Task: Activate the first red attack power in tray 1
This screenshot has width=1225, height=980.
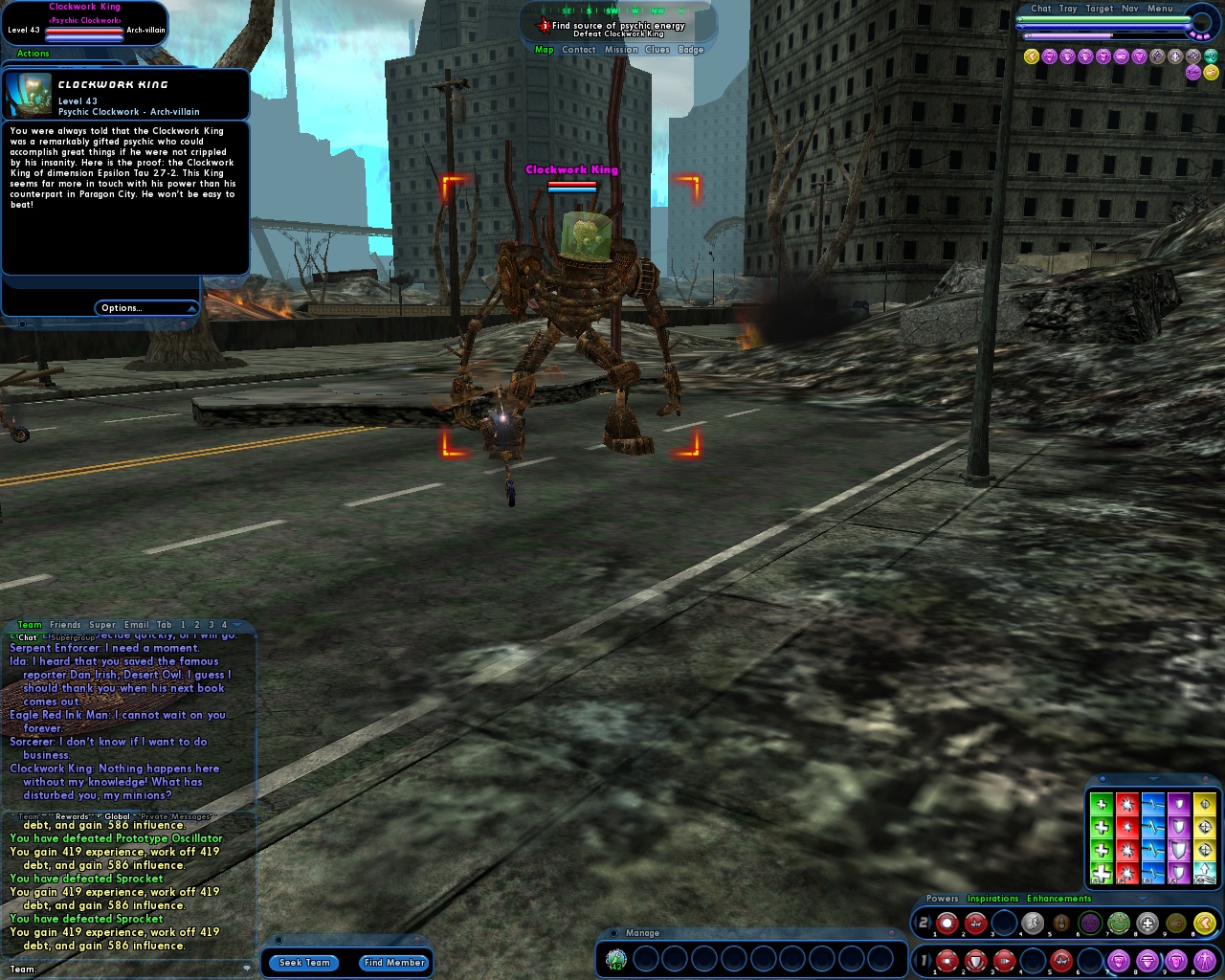Action: 947,959
